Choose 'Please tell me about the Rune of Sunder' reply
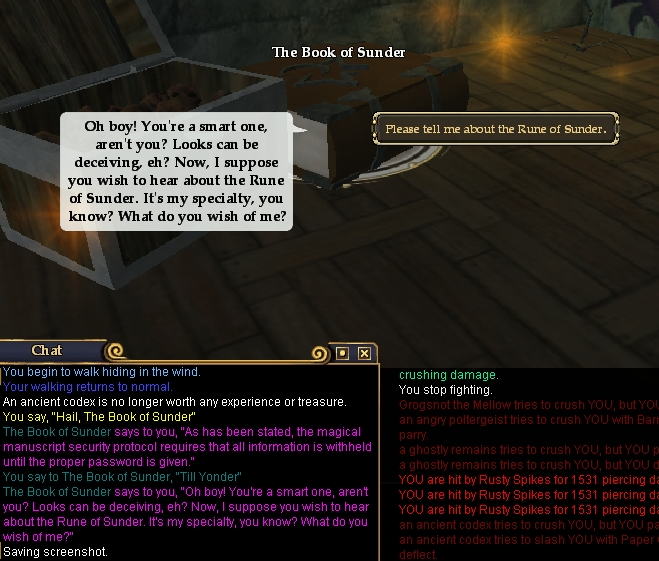 (496, 129)
